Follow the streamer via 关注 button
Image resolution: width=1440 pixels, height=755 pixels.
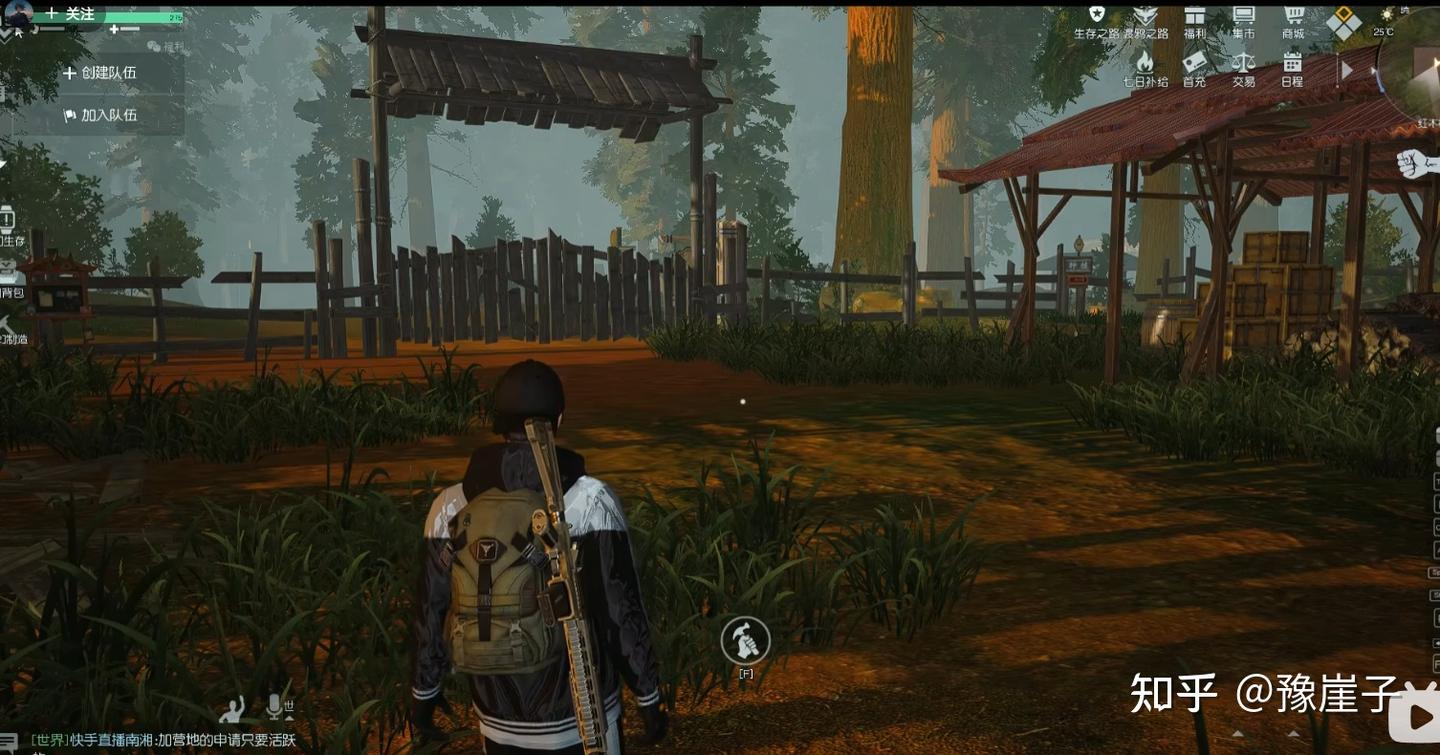click(x=70, y=14)
